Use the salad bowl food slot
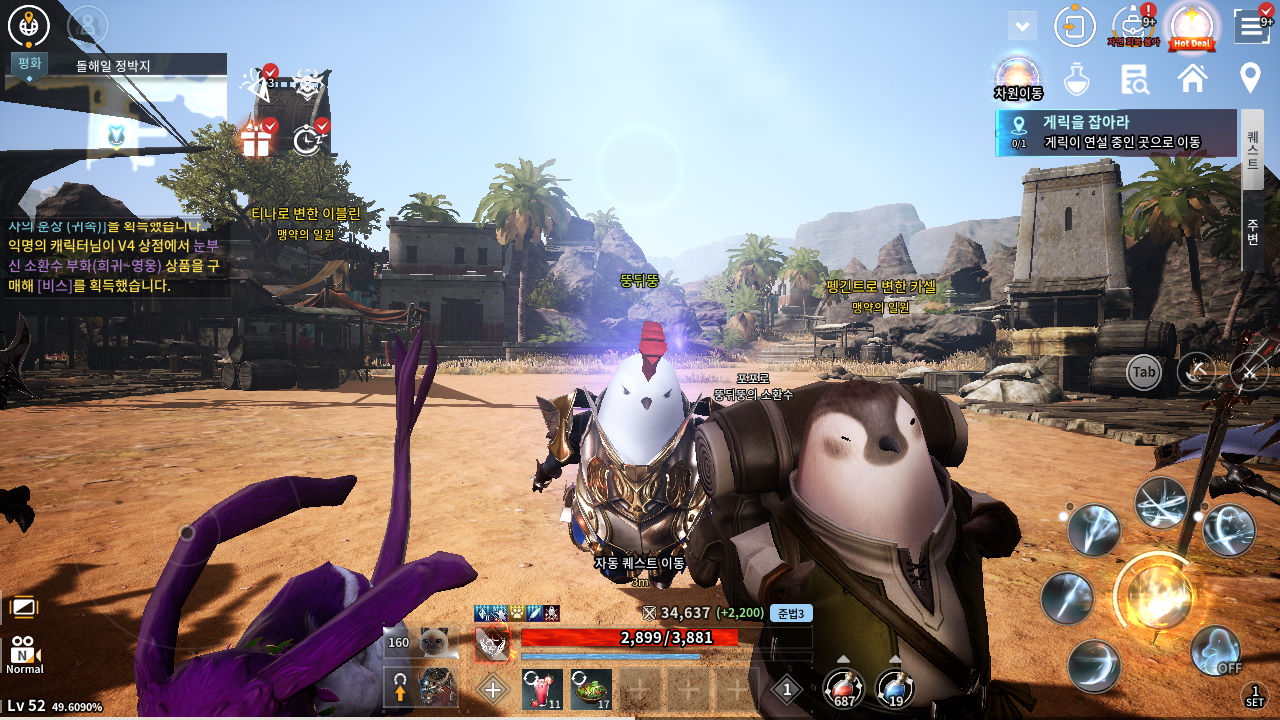Image resolution: width=1280 pixels, height=720 pixels. tap(590, 688)
